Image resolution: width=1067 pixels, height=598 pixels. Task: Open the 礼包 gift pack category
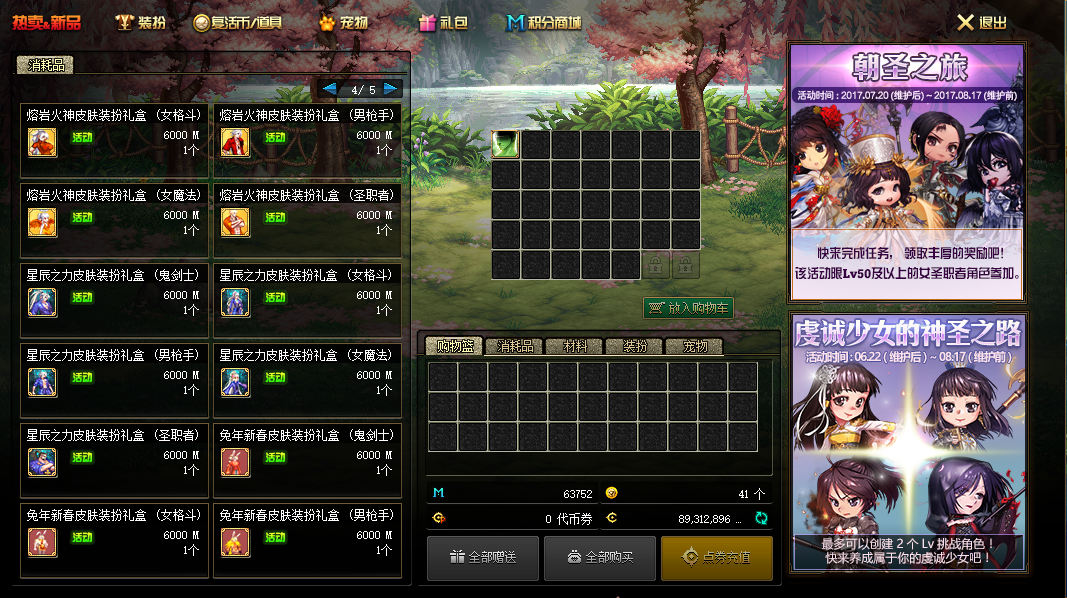click(443, 22)
